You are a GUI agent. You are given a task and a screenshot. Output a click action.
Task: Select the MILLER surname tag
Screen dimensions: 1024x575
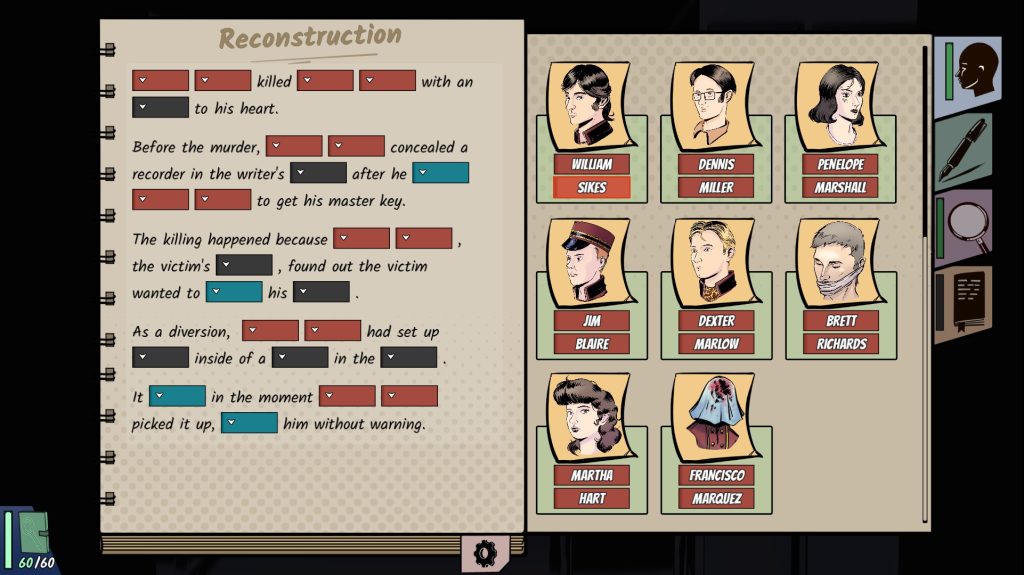coord(716,187)
